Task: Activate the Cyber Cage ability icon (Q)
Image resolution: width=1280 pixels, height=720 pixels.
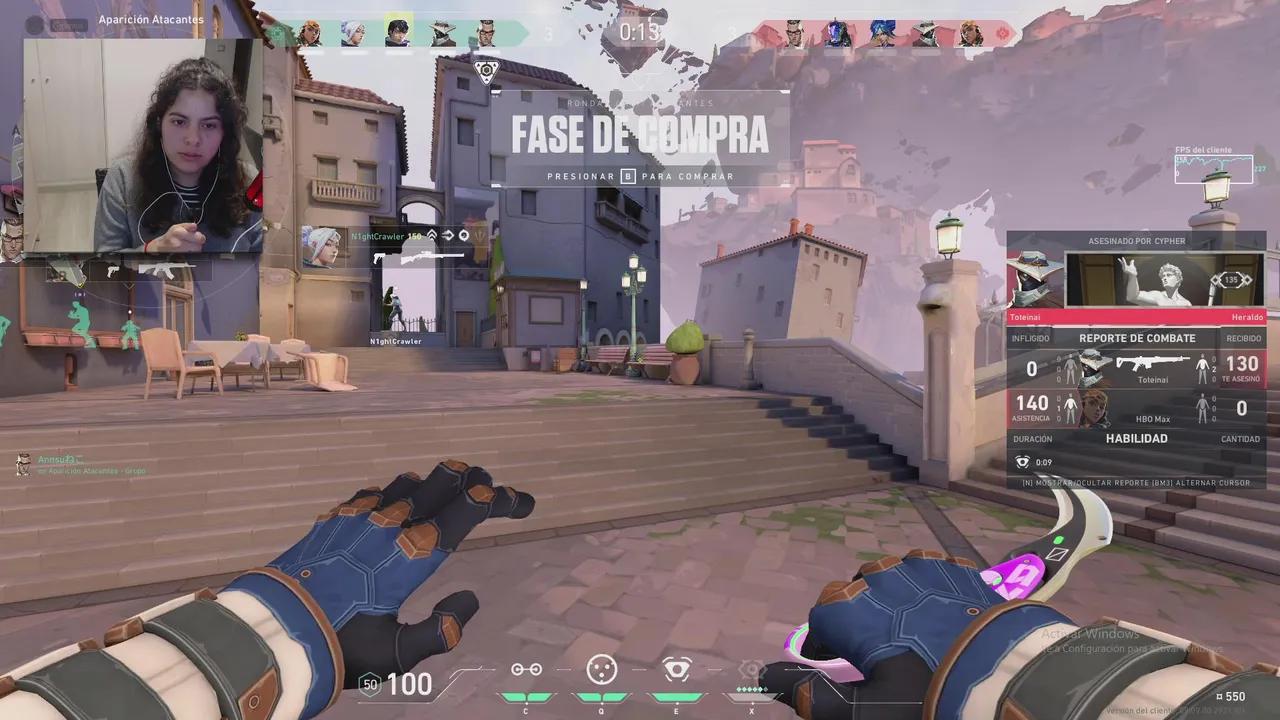Action: click(601, 670)
